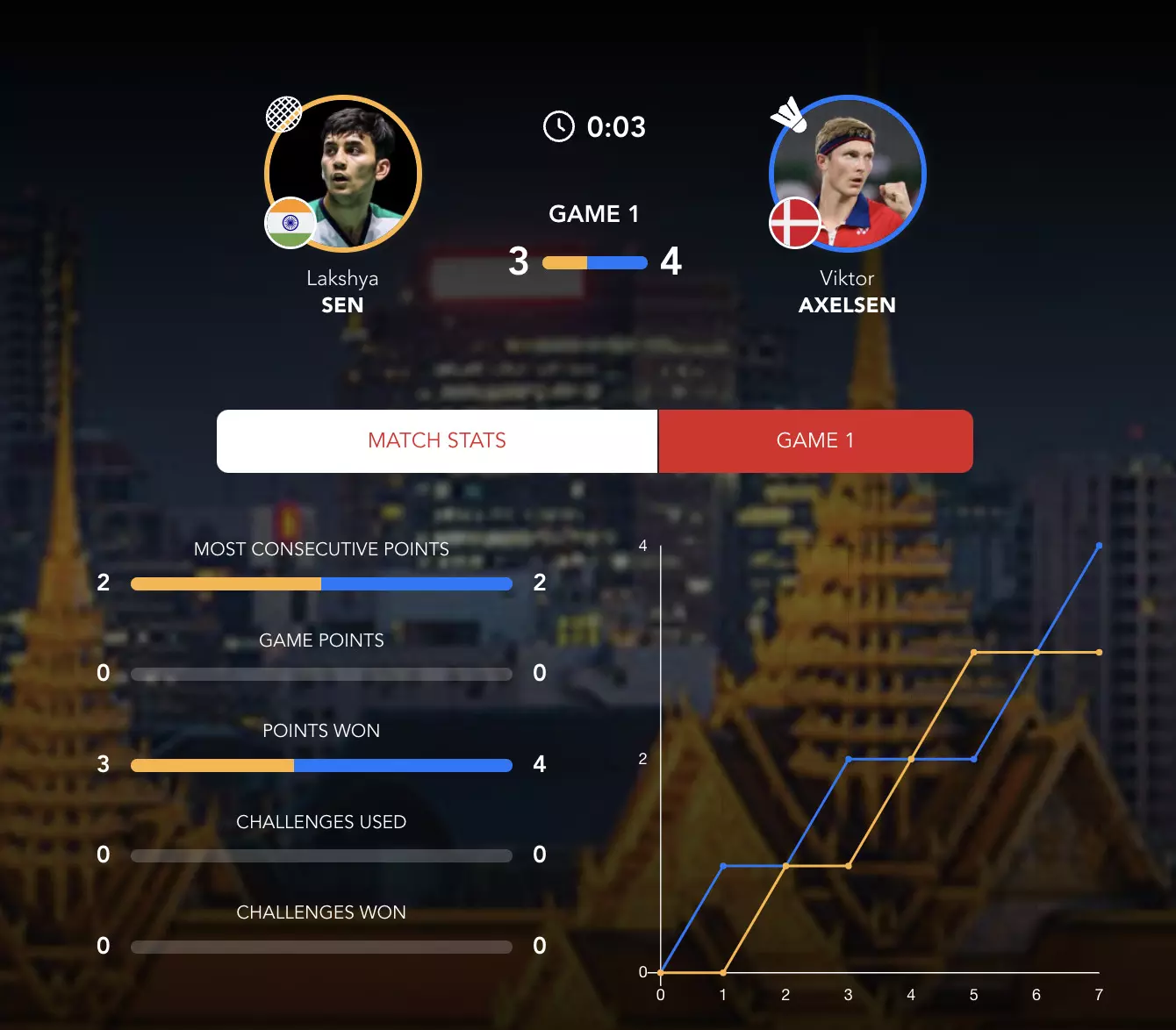Switch to the Match Stats tab
This screenshot has width=1176, height=1030.
[x=437, y=440]
